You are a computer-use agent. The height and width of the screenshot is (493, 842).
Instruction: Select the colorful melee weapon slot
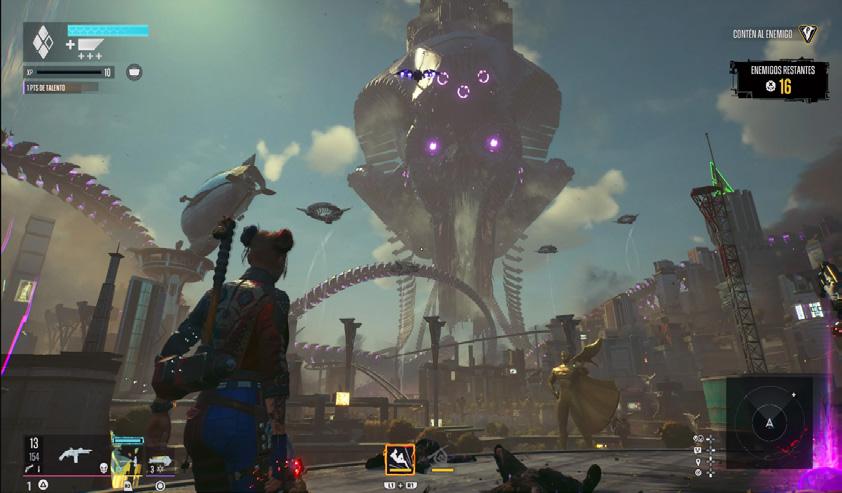(127, 463)
